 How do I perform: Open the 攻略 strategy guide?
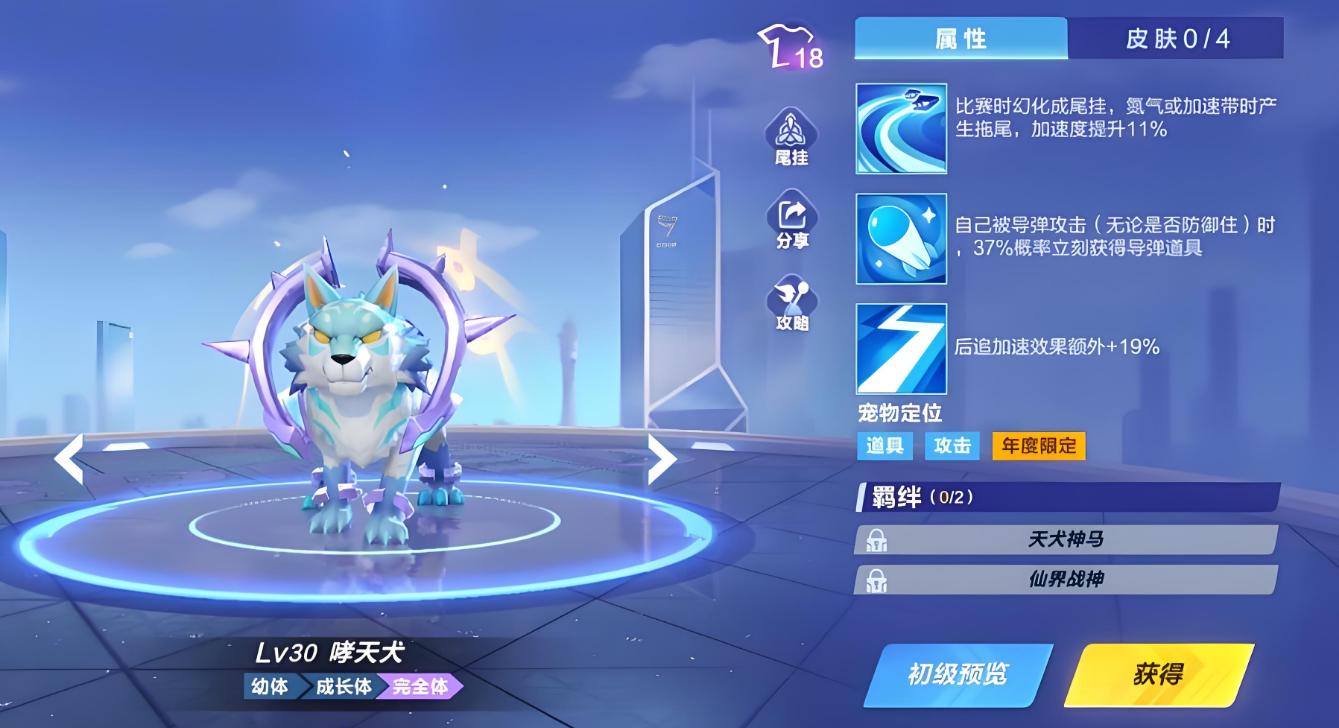pyautogui.click(x=791, y=303)
